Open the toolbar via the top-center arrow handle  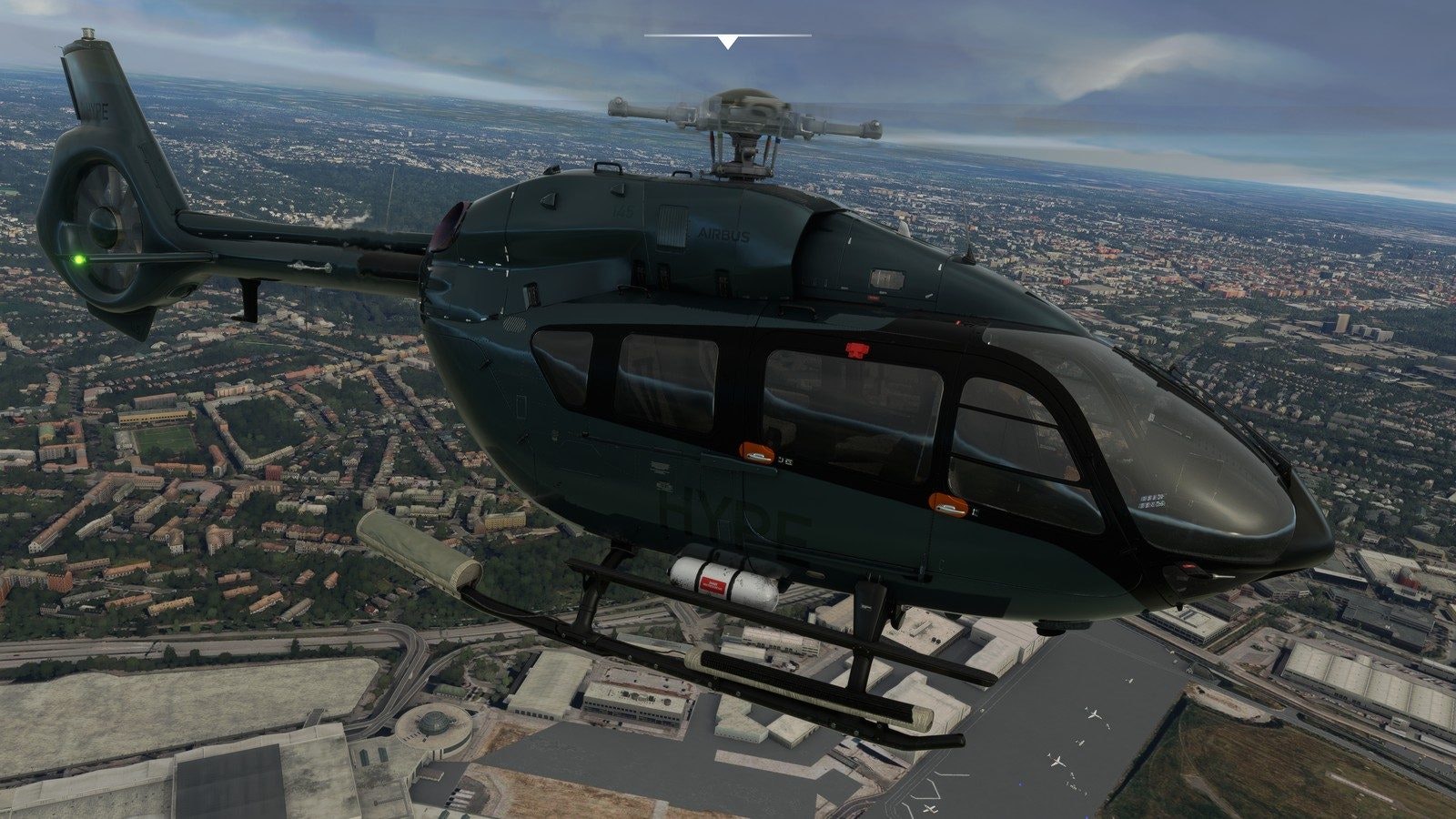point(727,42)
